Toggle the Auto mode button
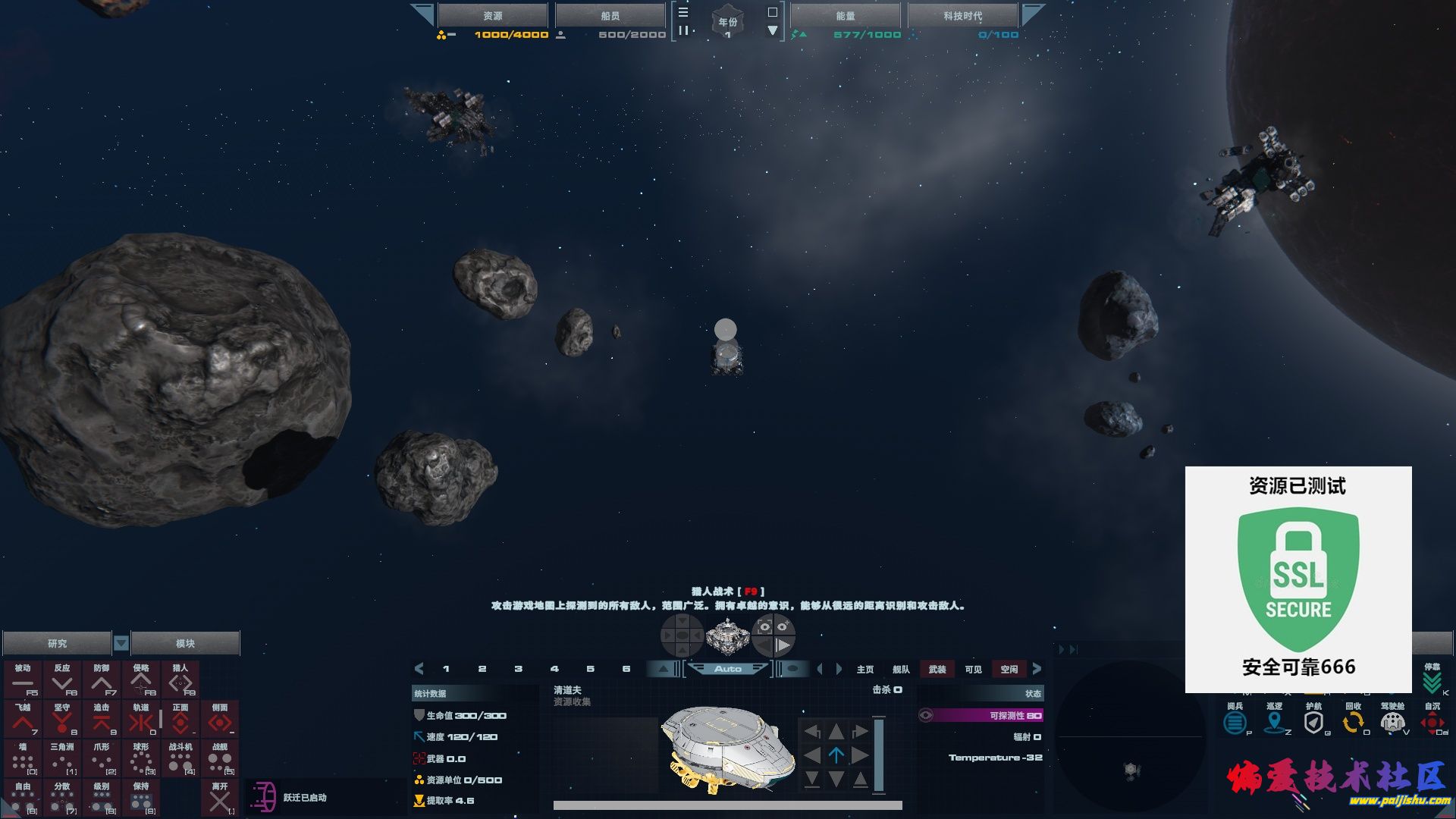 (x=728, y=669)
